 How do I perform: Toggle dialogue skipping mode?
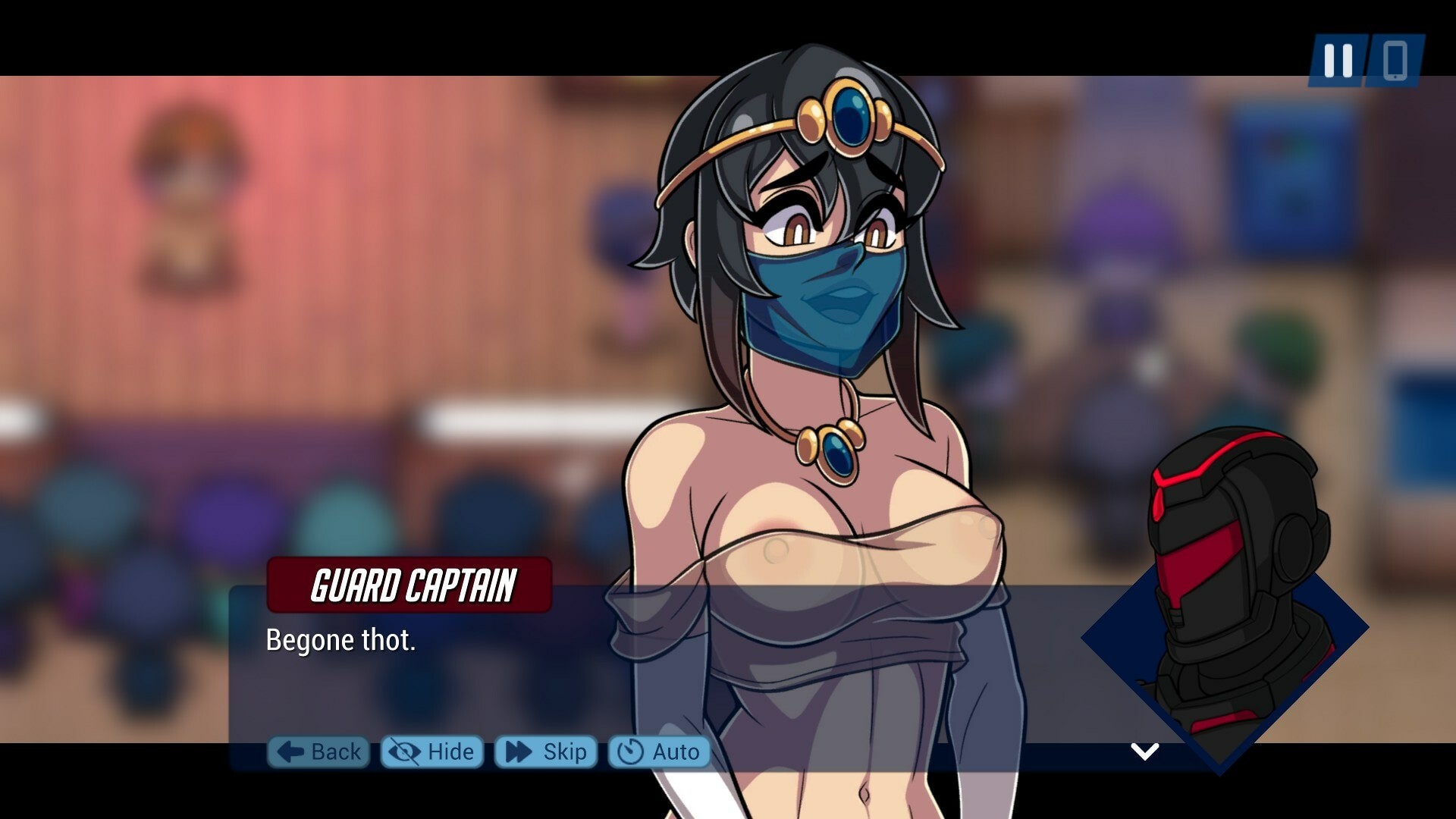pyautogui.click(x=545, y=752)
